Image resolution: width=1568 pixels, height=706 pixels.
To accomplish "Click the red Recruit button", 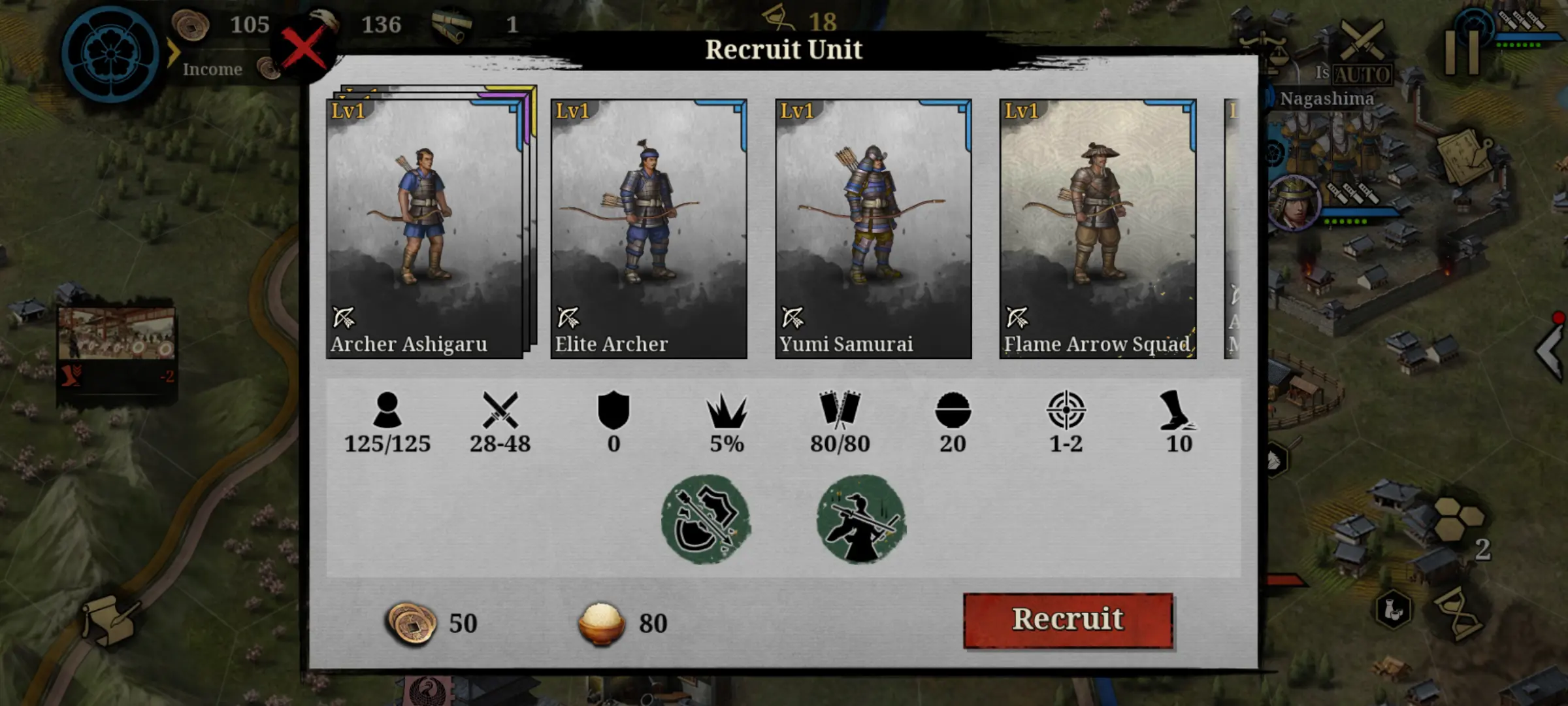I will [x=1068, y=620].
